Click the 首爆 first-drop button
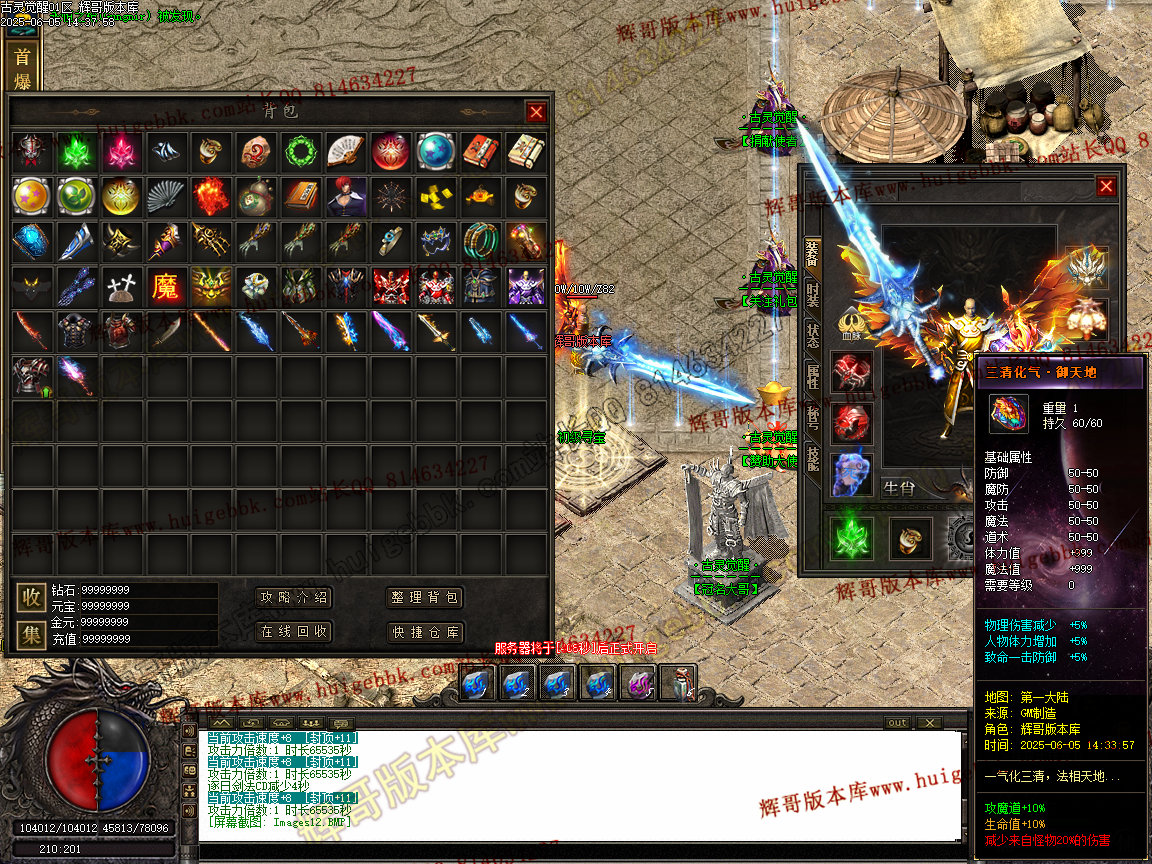This screenshot has height=864, width=1152. (22, 68)
